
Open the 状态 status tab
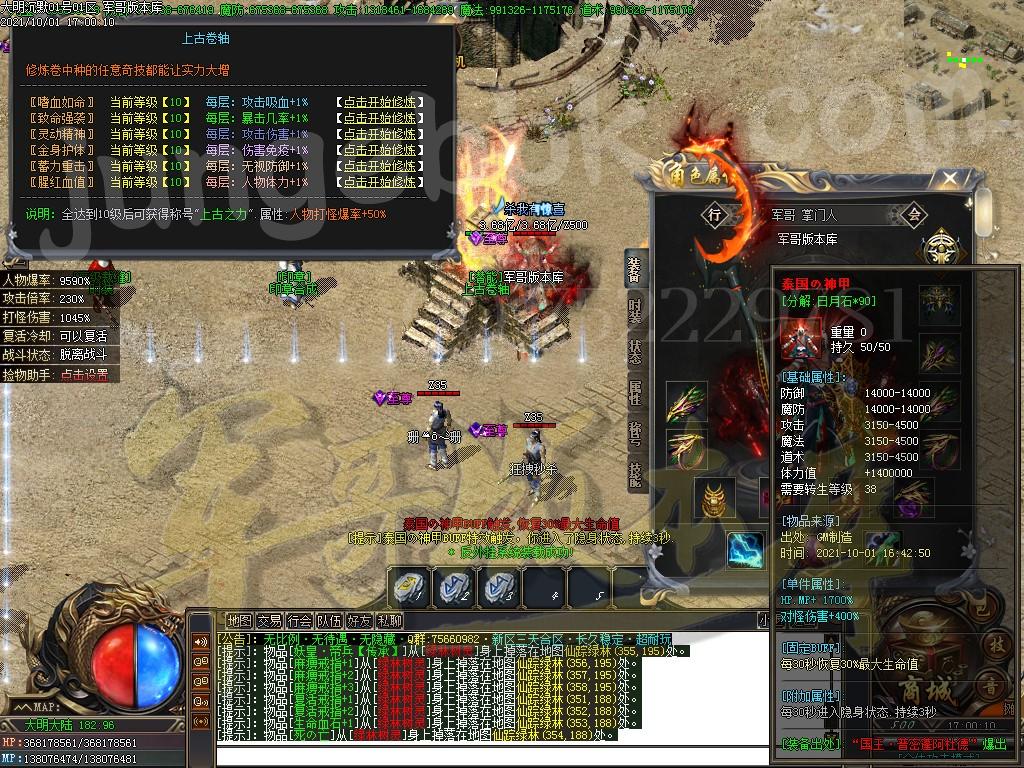(x=635, y=350)
